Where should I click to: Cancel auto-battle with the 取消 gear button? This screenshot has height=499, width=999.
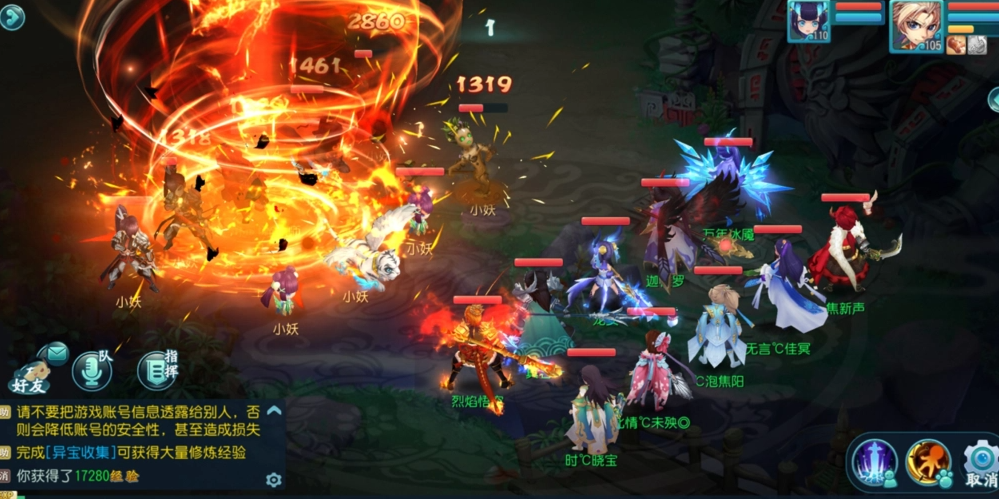point(981,463)
